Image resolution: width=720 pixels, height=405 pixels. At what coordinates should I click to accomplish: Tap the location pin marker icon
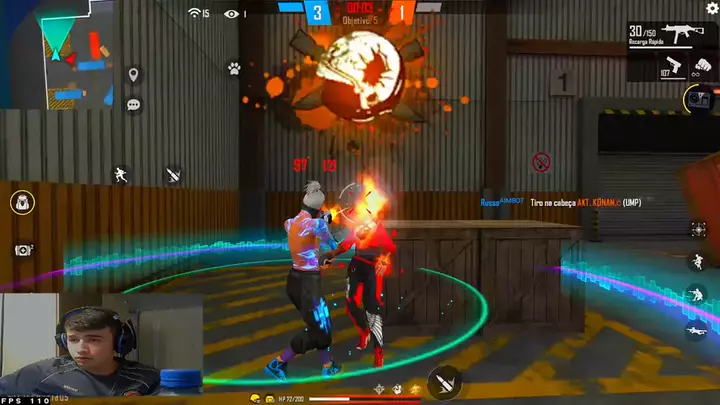click(x=133, y=75)
